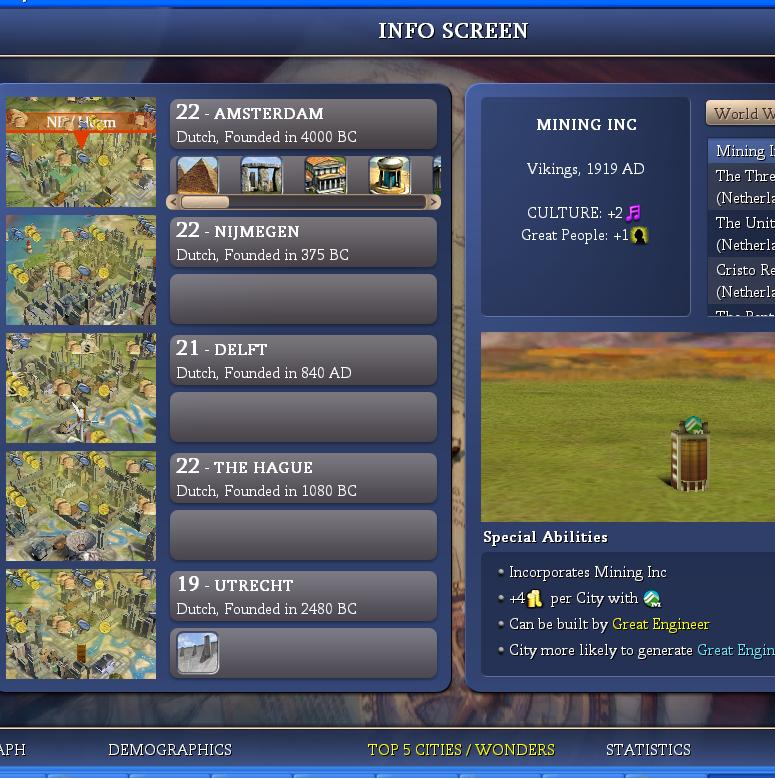Image resolution: width=775 pixels, height=779 pixels.
Task: View the Amsterdam city thumbnail
Action: click(81, 152)
